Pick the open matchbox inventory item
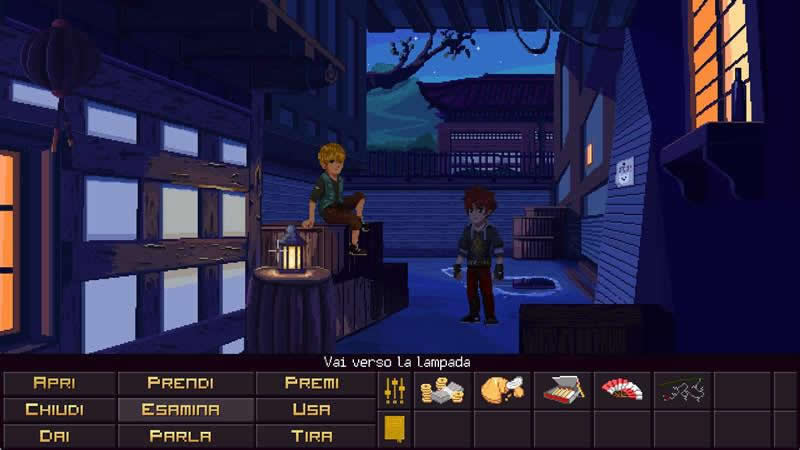 click(x=563, y=390)
